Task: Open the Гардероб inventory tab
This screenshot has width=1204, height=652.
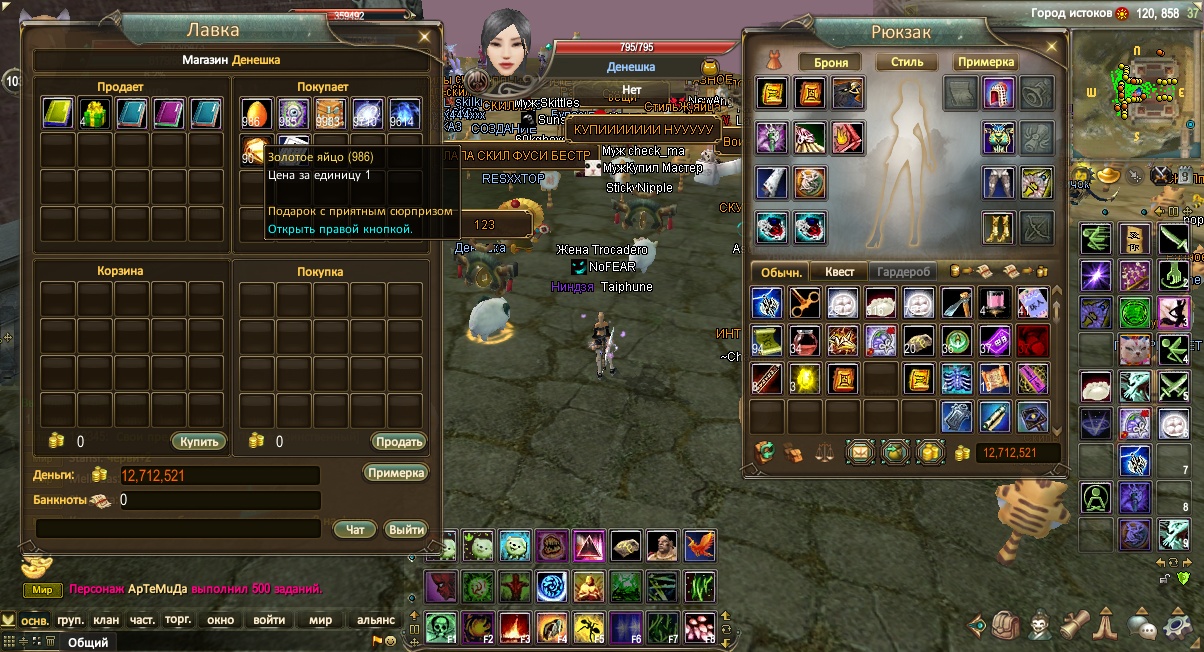Action: 903,271
